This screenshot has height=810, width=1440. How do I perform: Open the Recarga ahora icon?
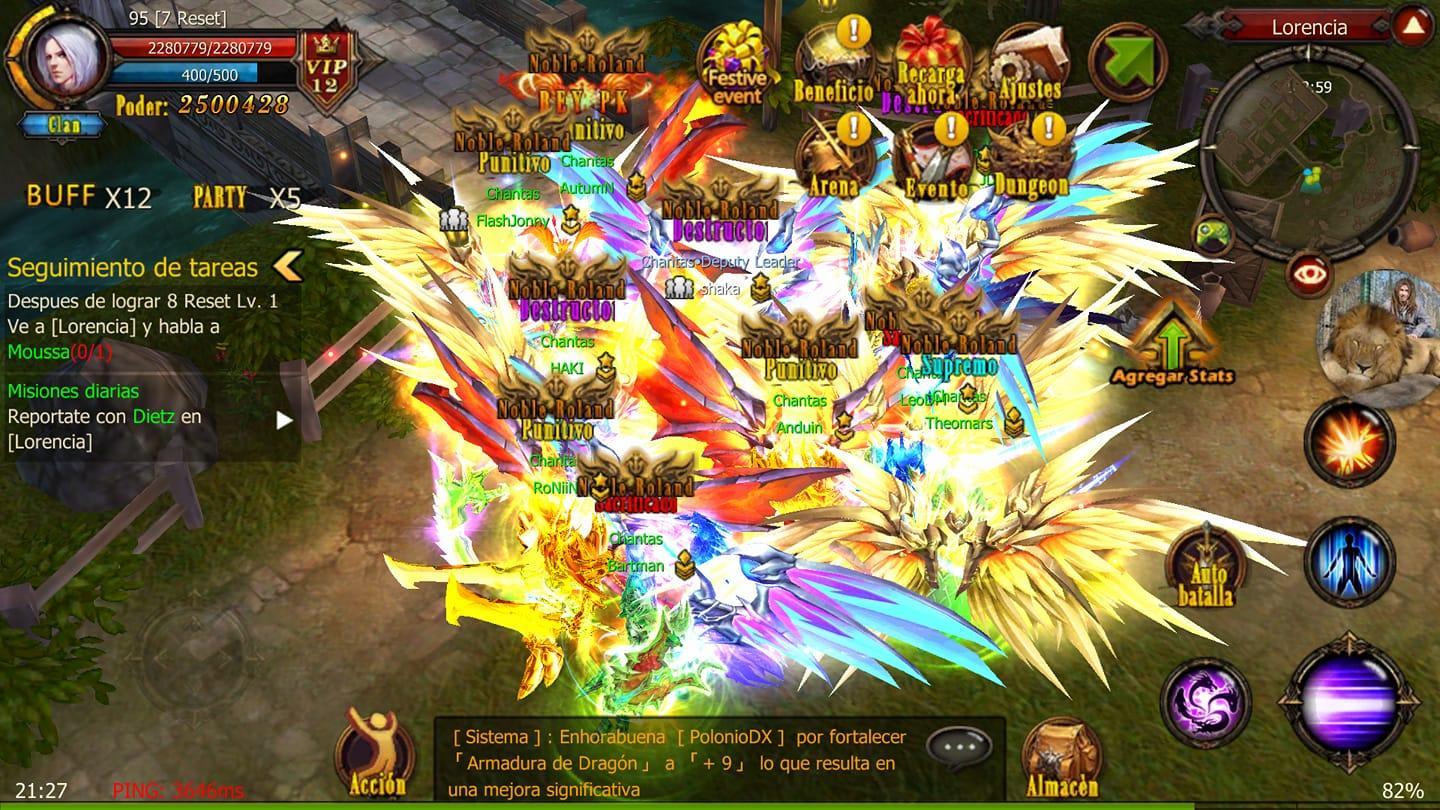coord(930,55)
